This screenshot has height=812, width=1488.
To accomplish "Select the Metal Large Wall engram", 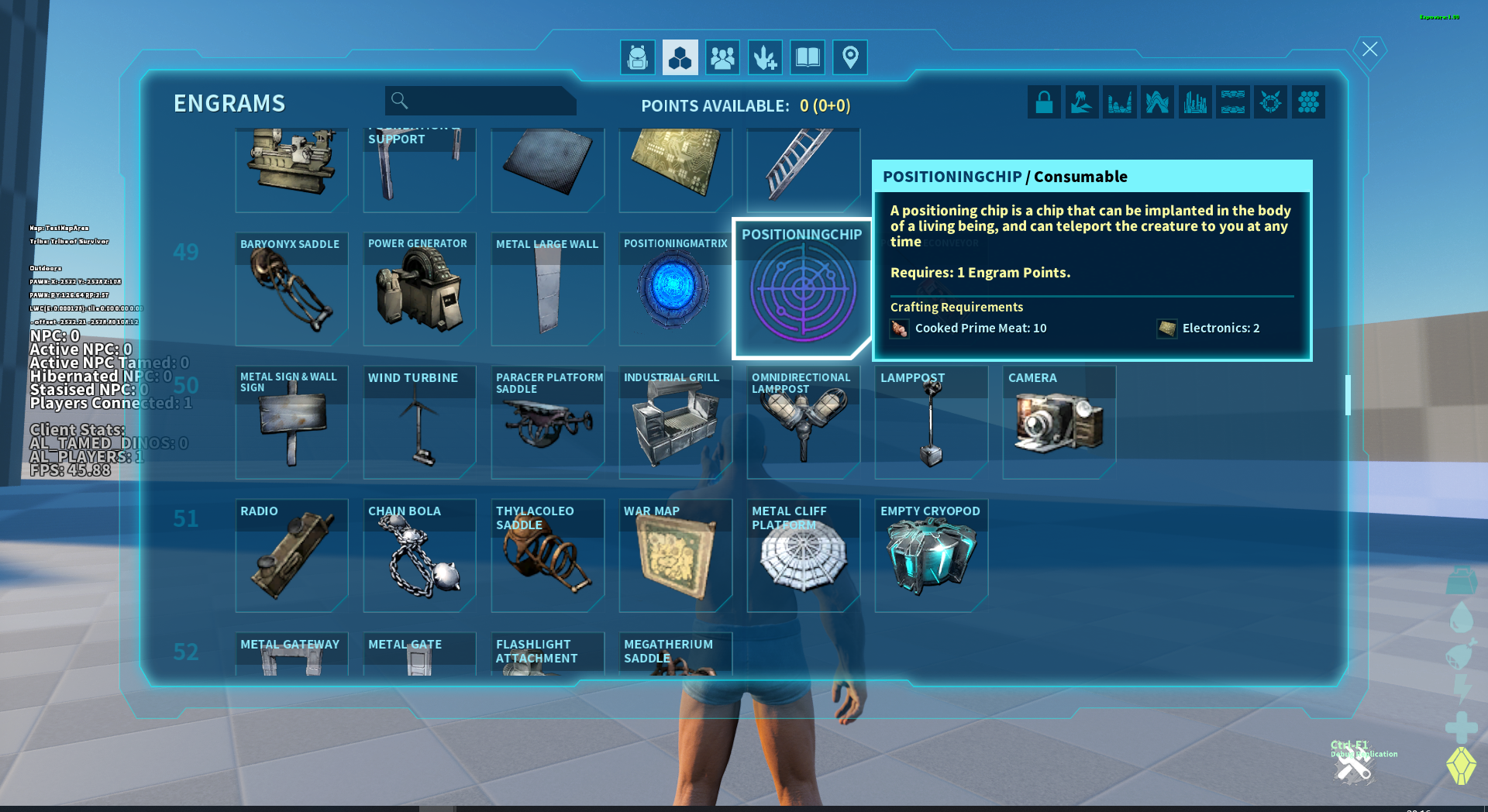I will point(547,289).
